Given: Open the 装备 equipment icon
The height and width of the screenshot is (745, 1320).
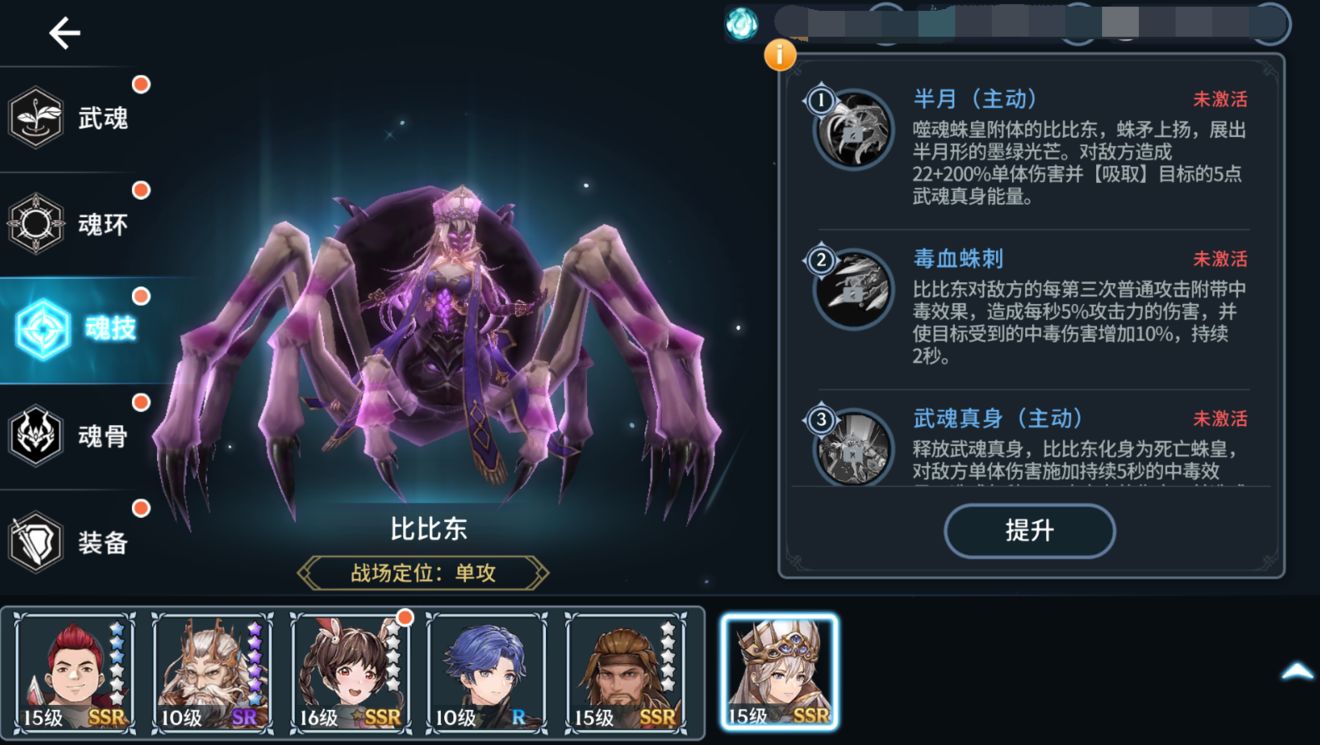Looking at the screenshot, I should (36, 543).
